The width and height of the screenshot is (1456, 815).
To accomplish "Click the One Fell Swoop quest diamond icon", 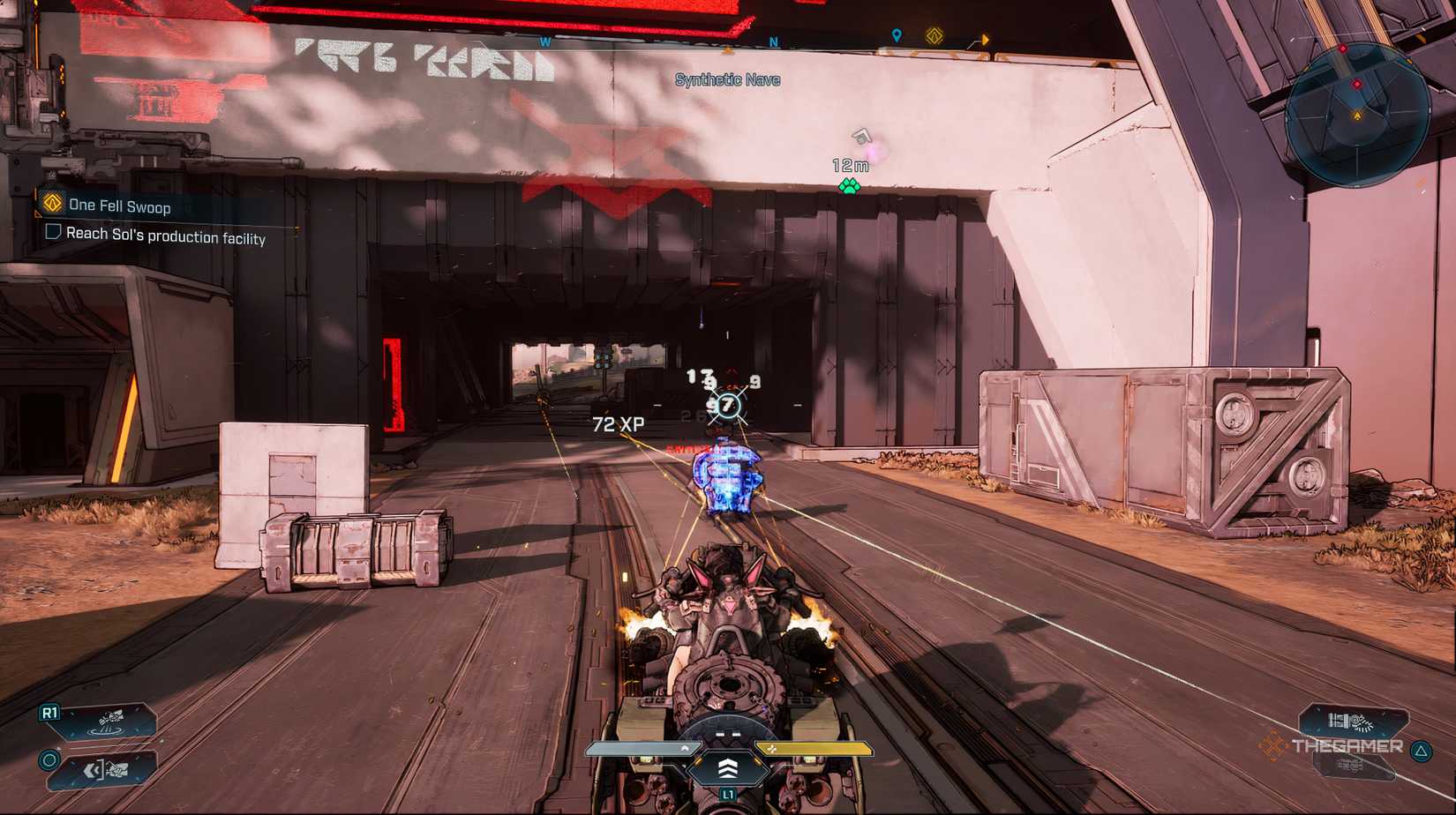I will coord(53,204).
